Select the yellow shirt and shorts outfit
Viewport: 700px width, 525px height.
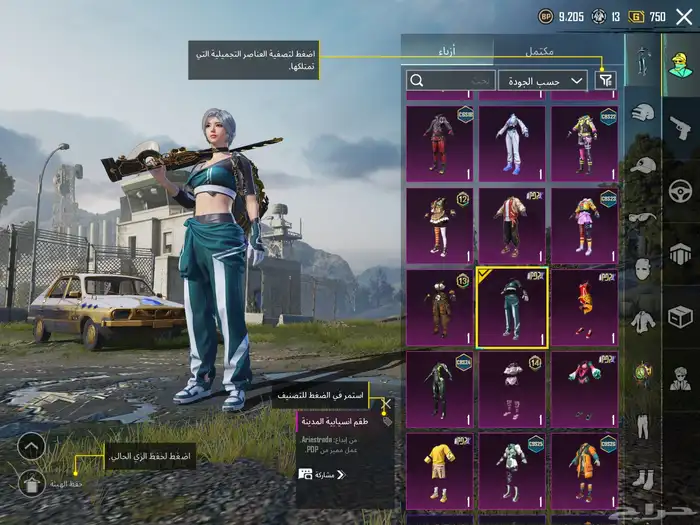[x=439, y=470]
